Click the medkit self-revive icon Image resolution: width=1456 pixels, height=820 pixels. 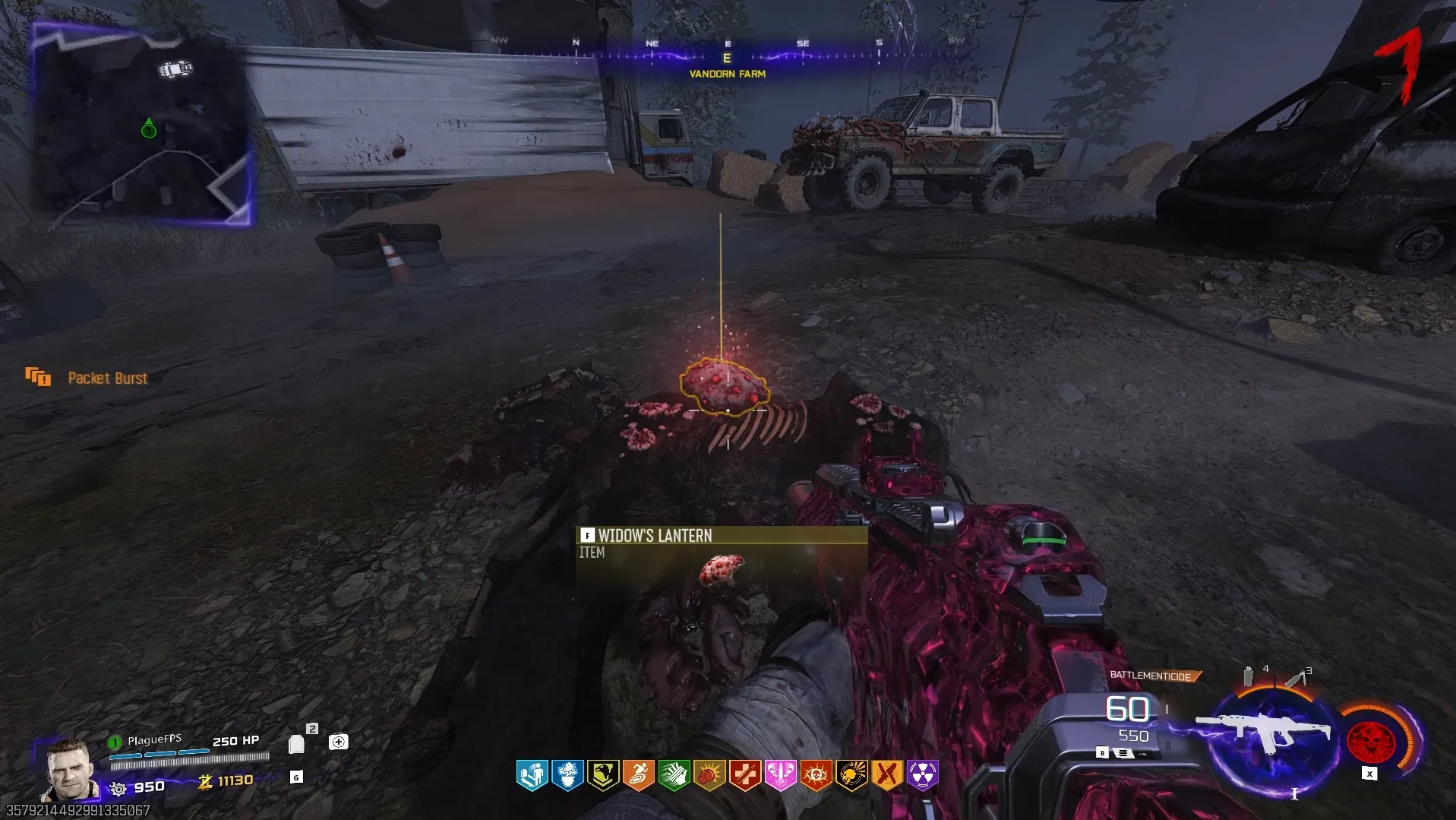[339, 742]
